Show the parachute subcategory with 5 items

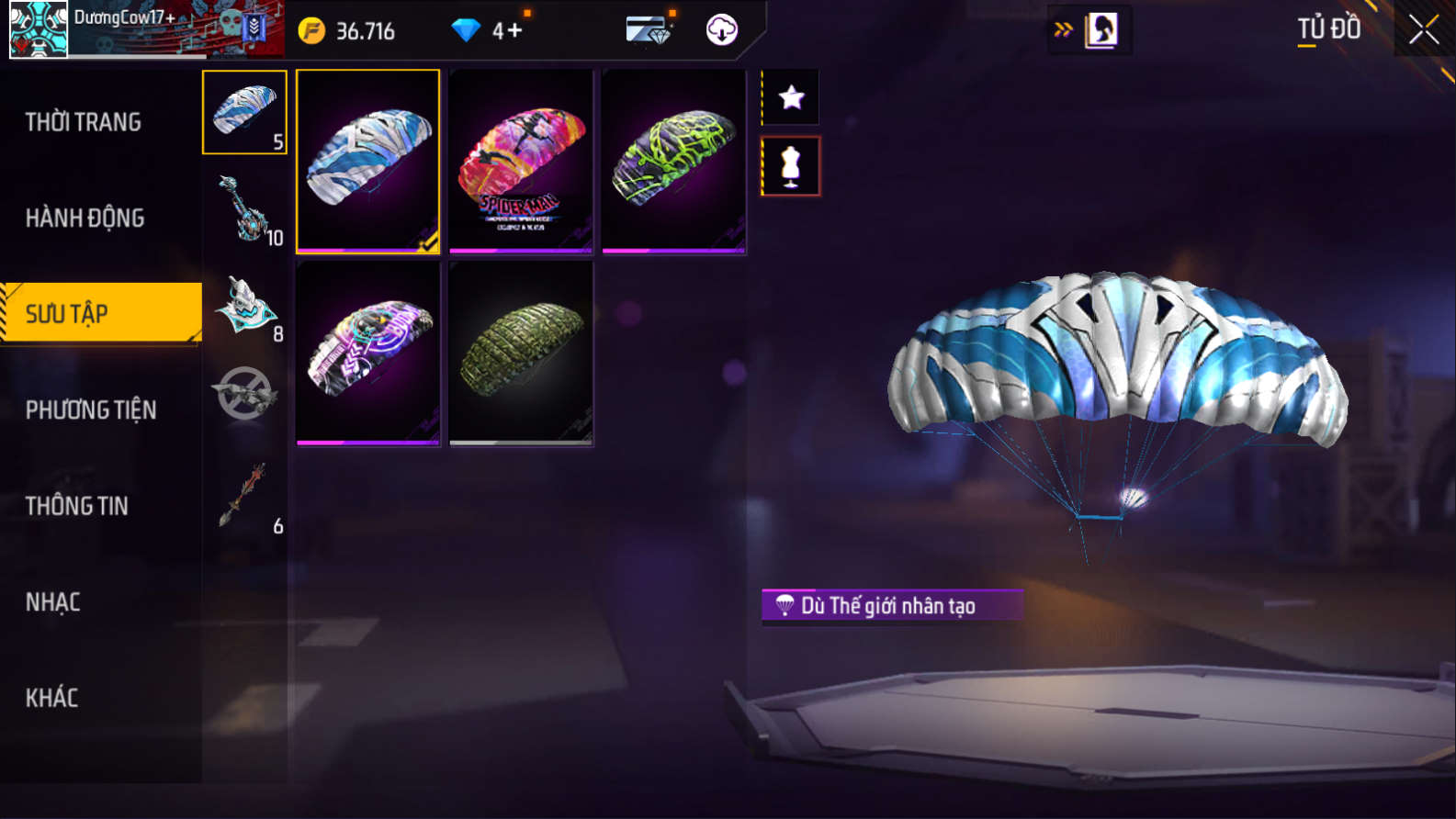(x=244, y=112)
